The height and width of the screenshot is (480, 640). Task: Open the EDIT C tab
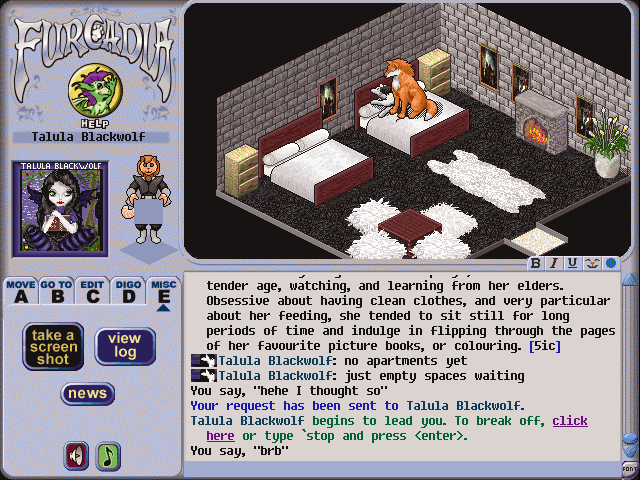click(x=92, y=291)
